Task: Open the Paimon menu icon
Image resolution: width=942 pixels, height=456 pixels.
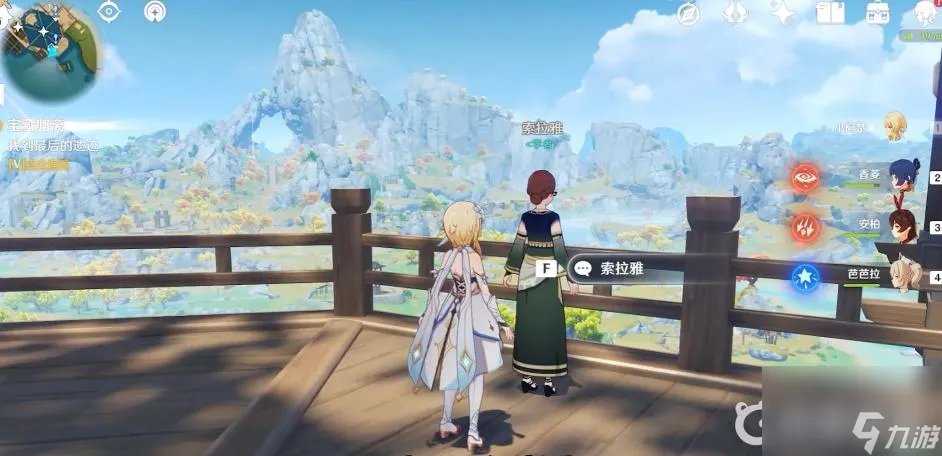Action: pos(922,12)
